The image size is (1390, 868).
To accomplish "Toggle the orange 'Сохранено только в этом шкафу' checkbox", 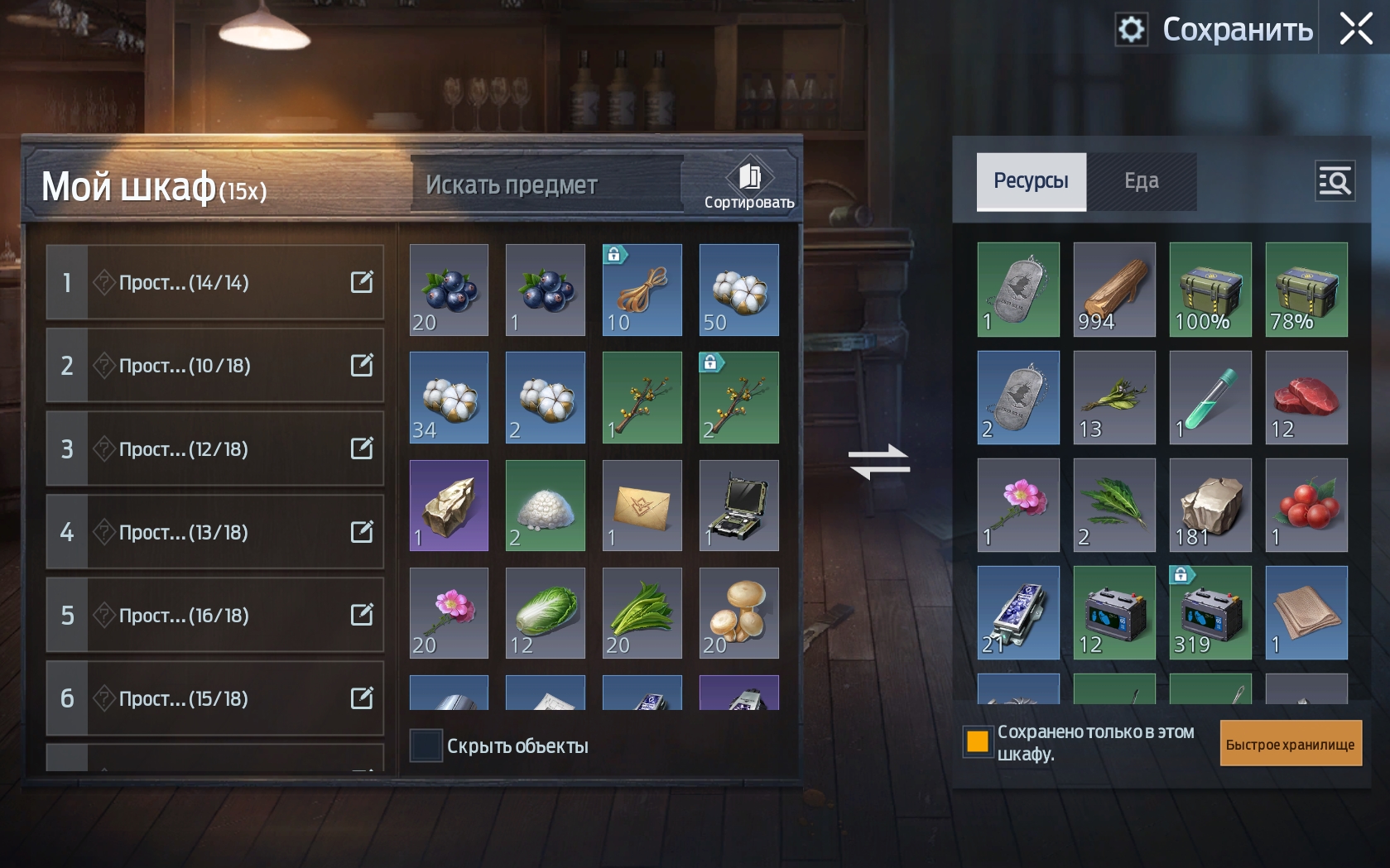I will click(x=978, y=741).
